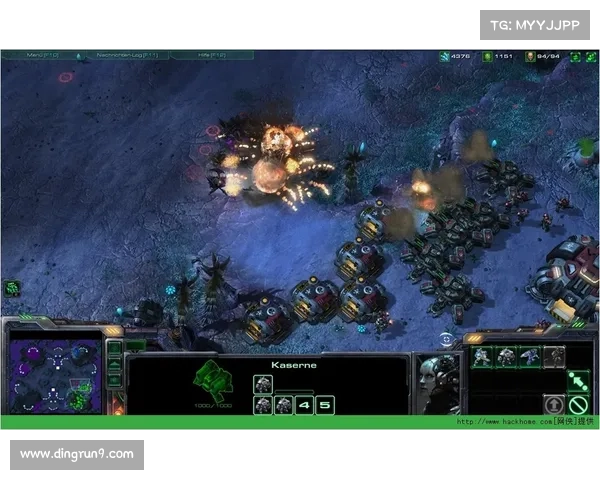The width and height of the screenshot is (600, 480).
Task: Train a Marine from the command card
Action: click(482, 357)
